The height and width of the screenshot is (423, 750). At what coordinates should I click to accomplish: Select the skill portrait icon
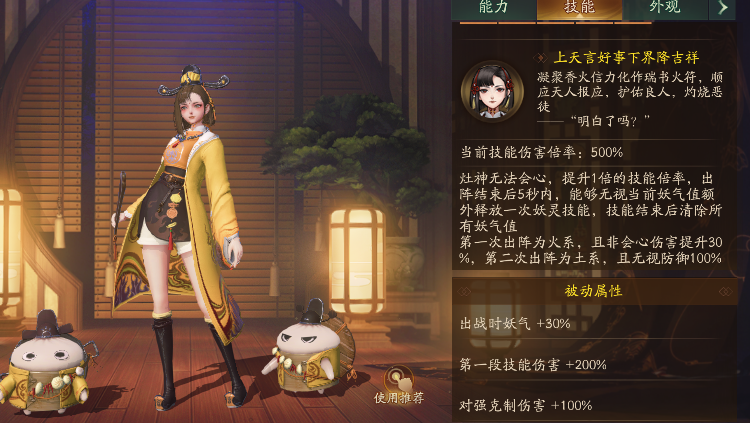(x=491, y=91)
